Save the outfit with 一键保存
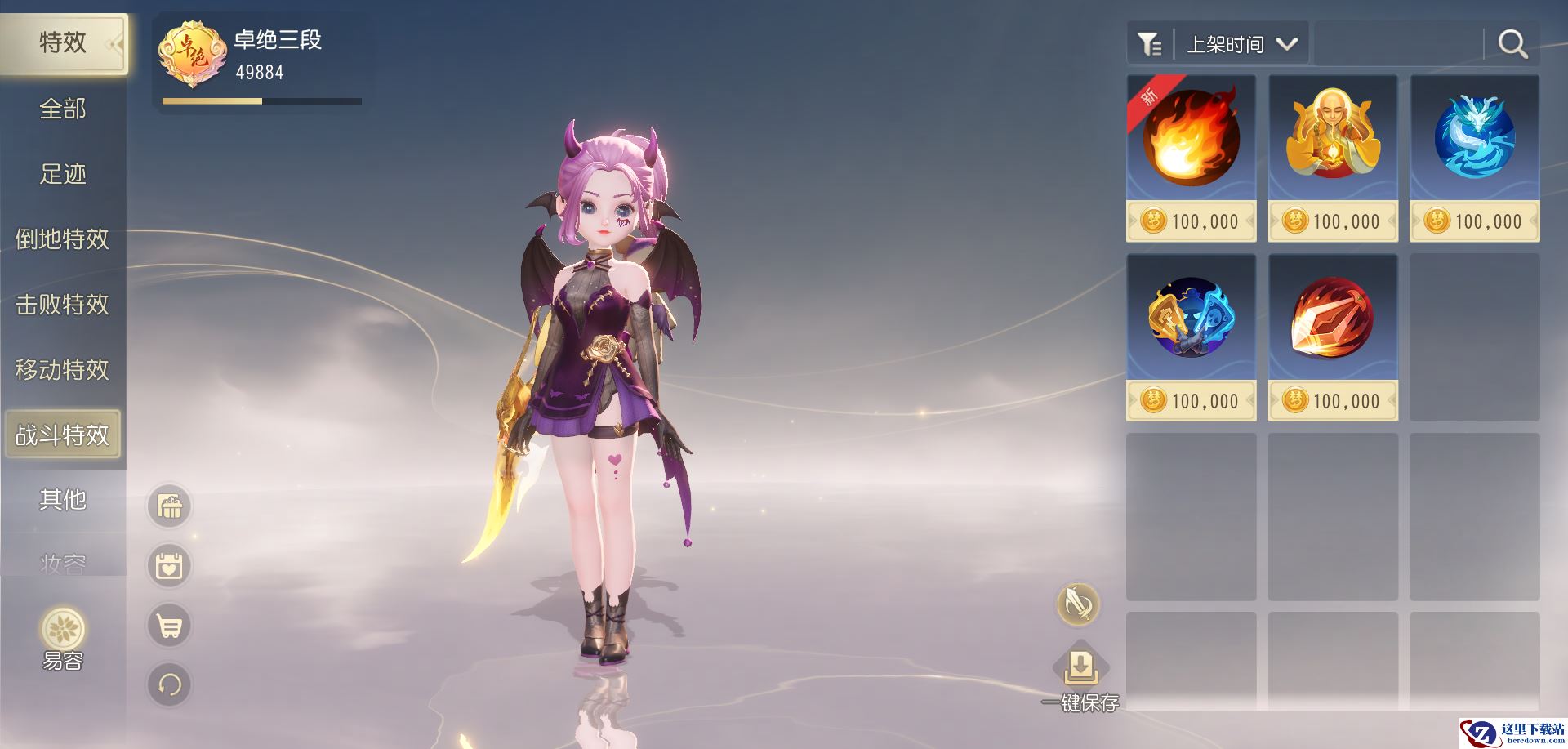 coord(1080,678)
